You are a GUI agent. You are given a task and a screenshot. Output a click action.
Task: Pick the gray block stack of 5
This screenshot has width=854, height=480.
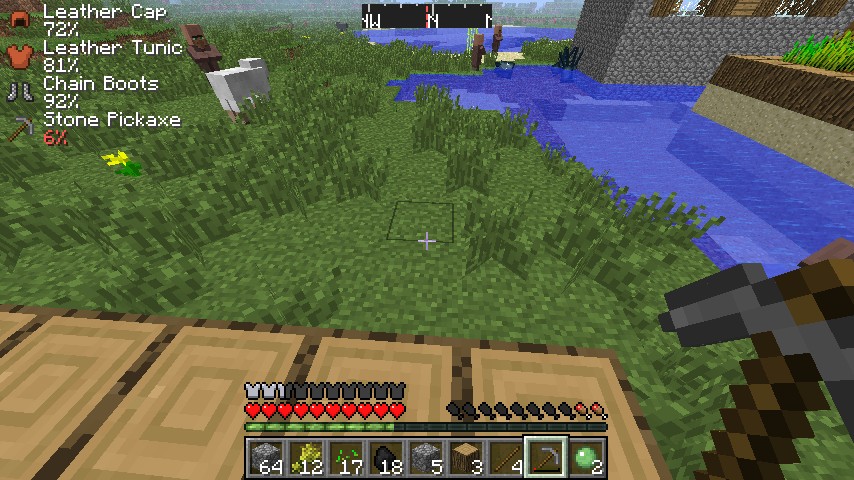tap(426, 457)
